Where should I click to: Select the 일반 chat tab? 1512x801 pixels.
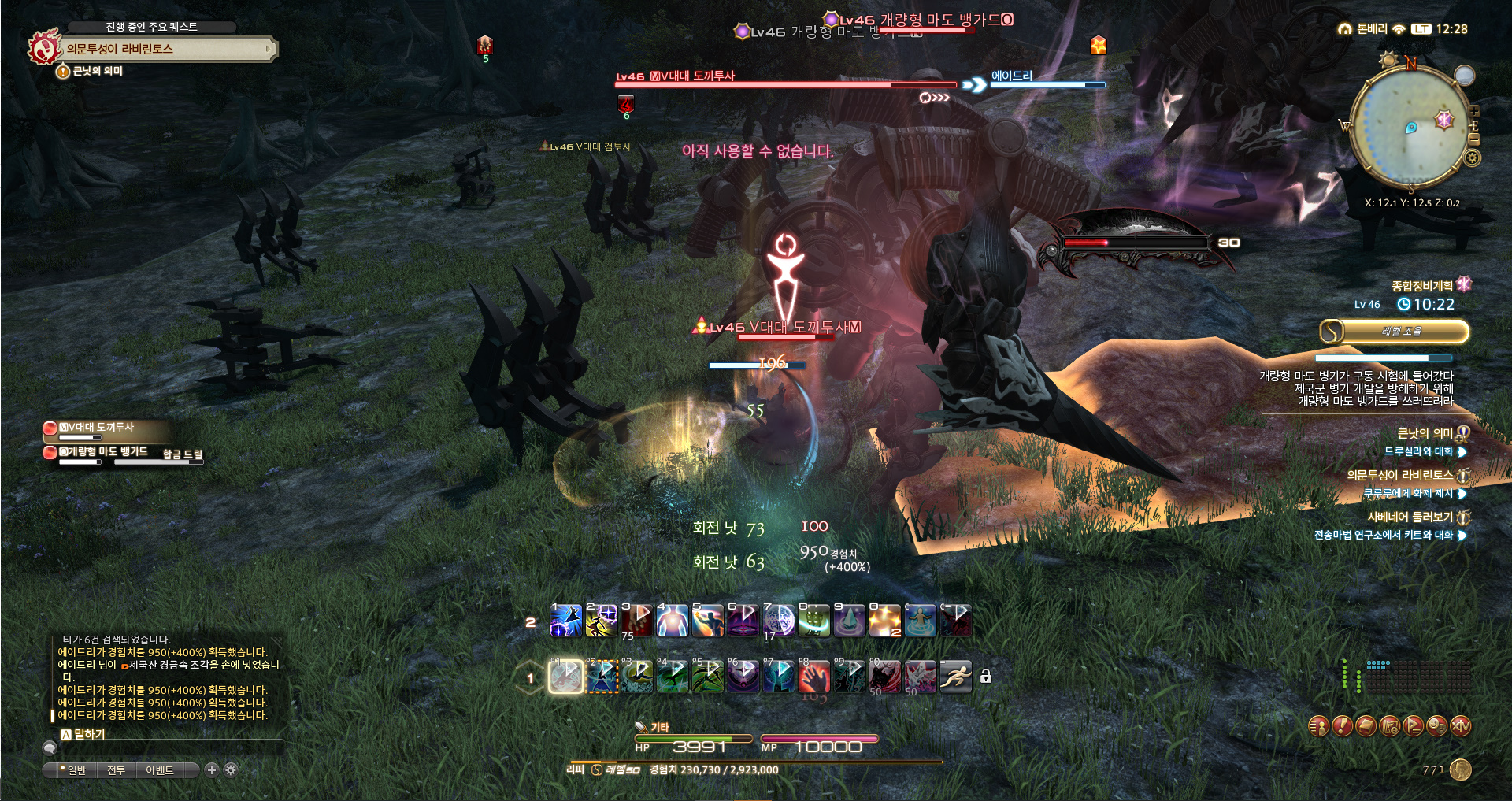(x=76, y=770)
